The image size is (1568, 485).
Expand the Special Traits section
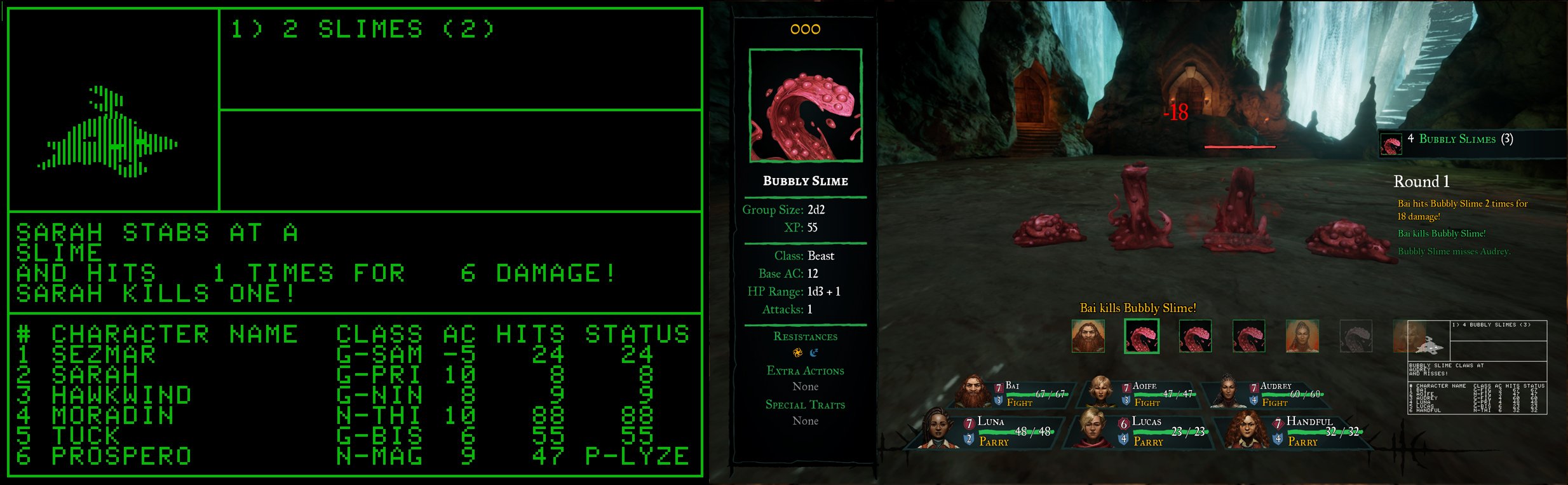(805, 405)
